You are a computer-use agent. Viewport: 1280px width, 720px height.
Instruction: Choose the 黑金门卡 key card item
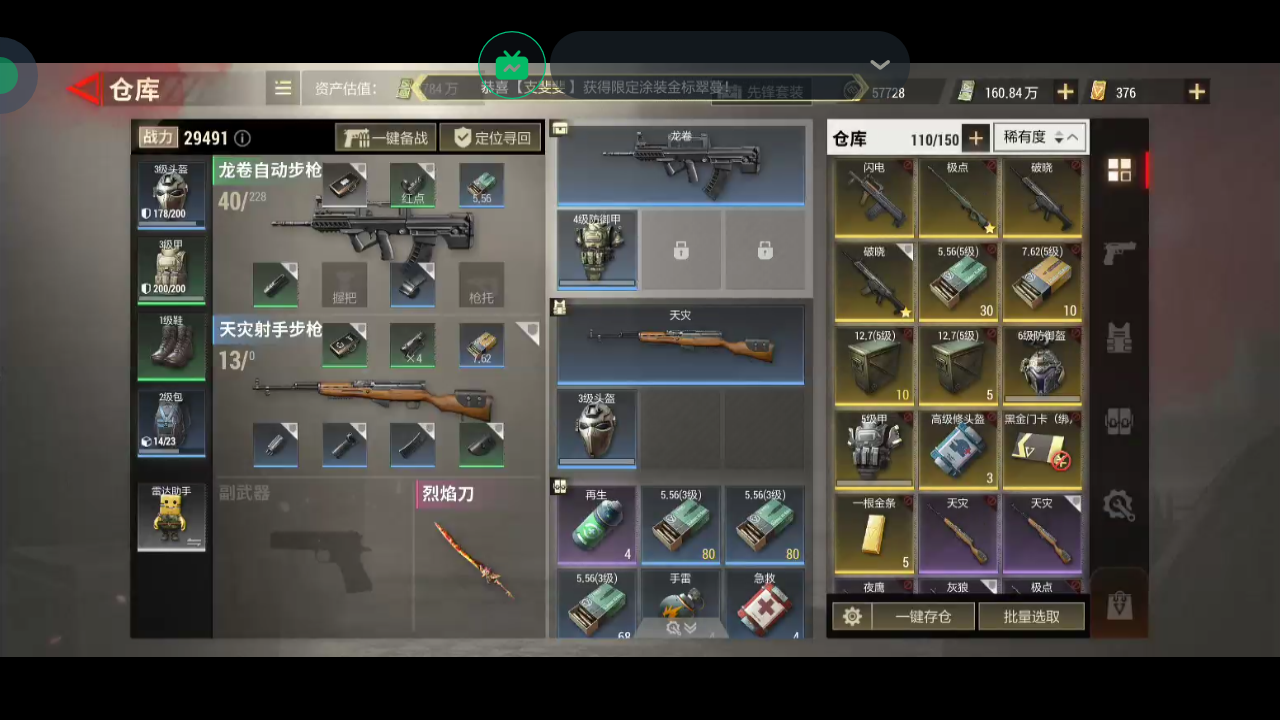[x=1041, y=450]
